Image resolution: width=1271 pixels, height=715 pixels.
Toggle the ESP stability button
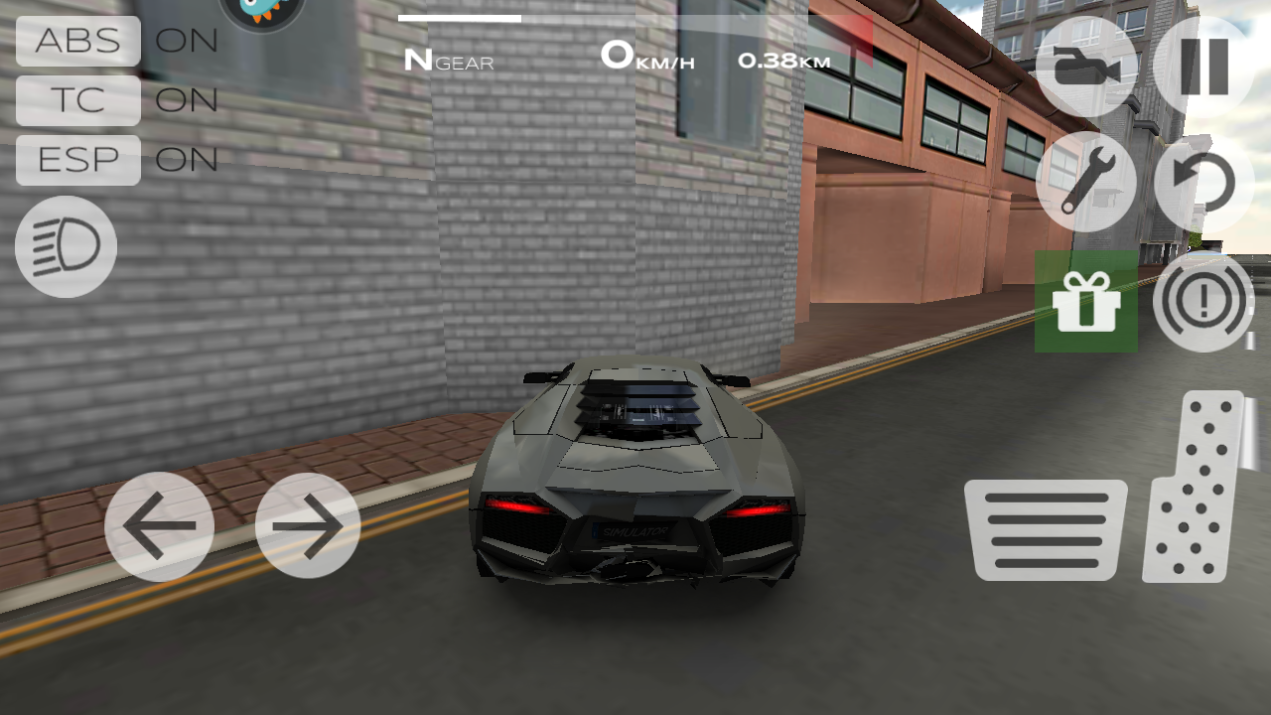[78, 159]
